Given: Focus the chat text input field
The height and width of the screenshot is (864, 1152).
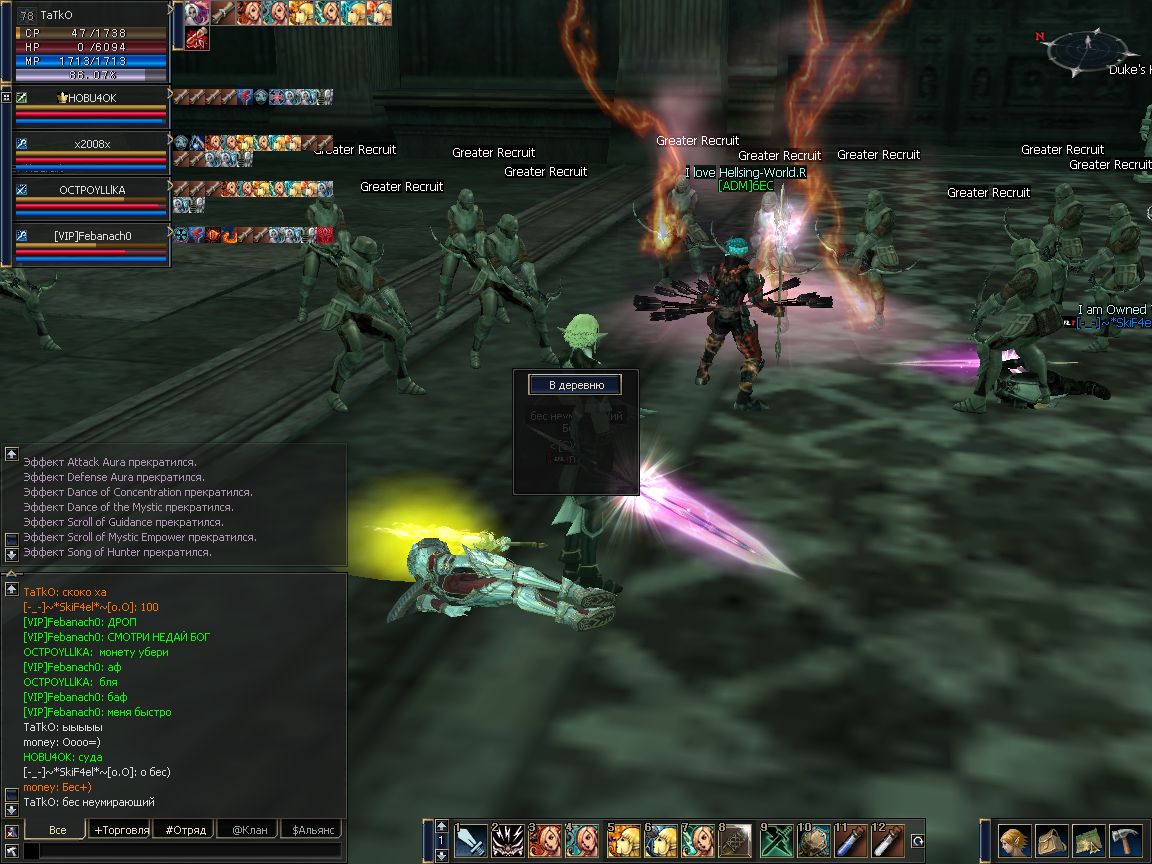Looking at the screenshot, I should click(x=180, y=851).
